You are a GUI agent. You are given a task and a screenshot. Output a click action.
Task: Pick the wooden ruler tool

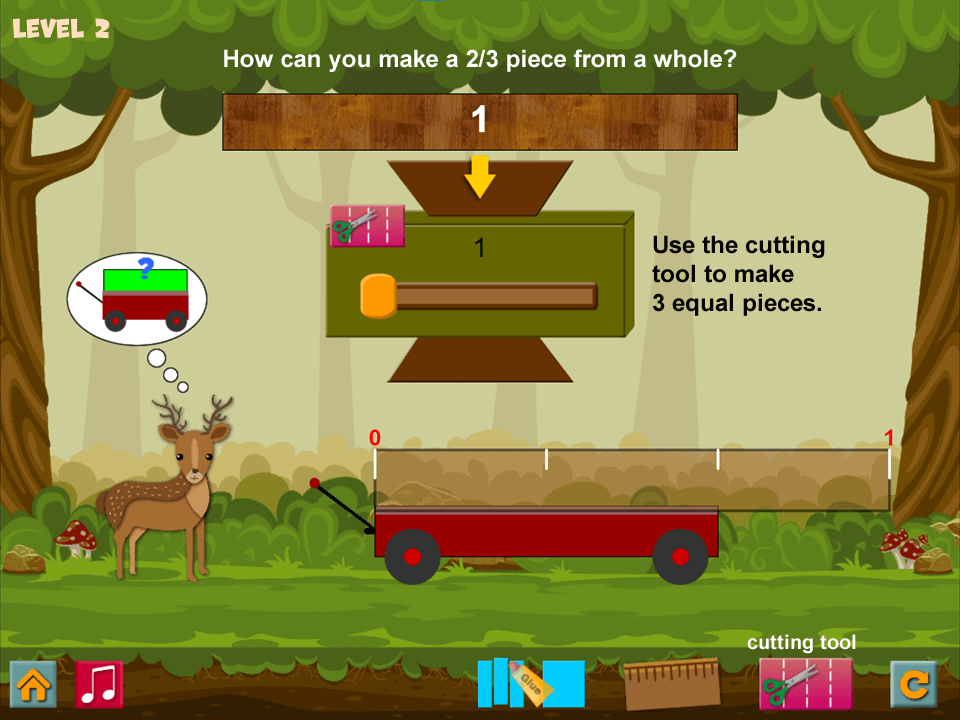671,683
